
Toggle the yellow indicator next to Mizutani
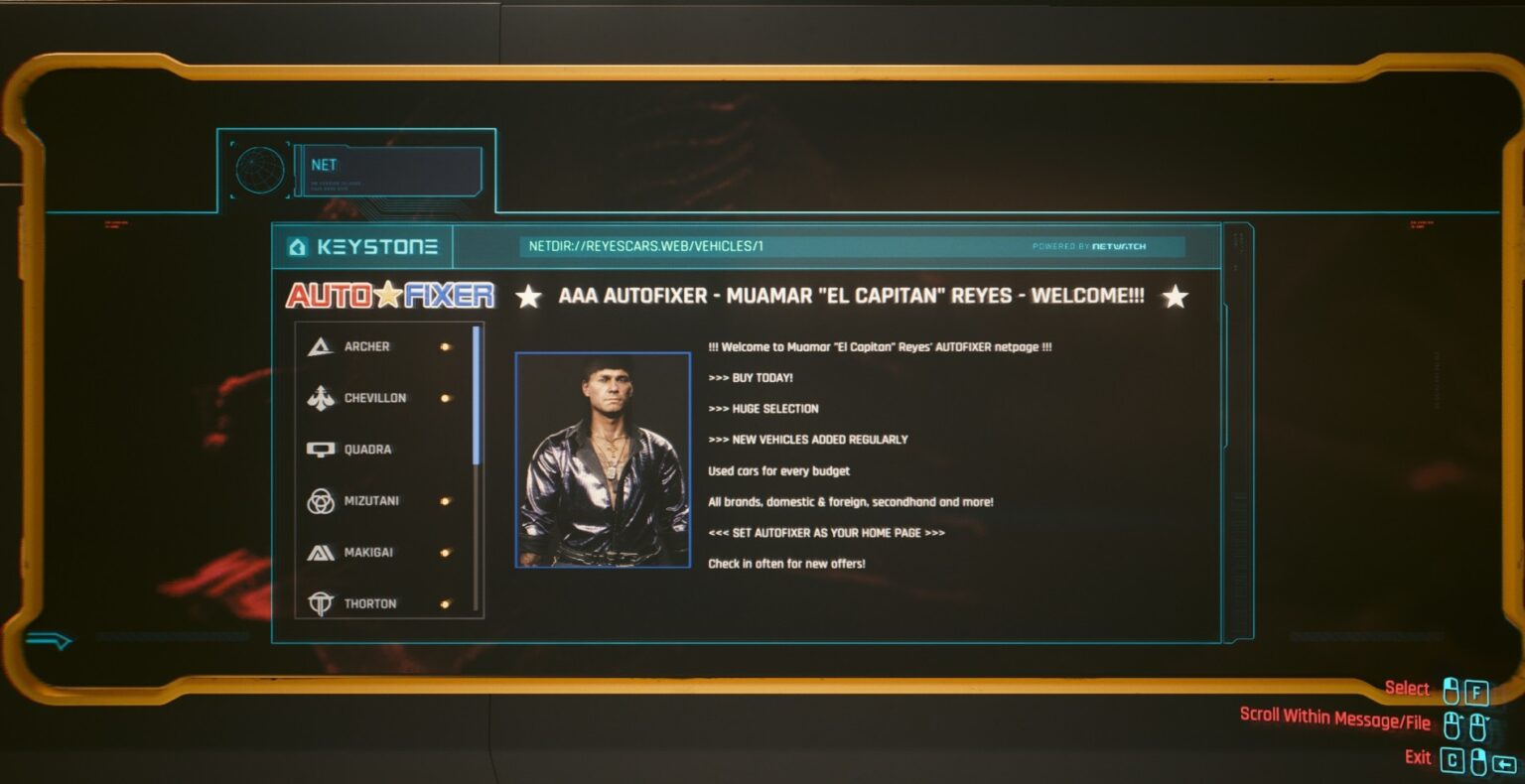point(446,500)
